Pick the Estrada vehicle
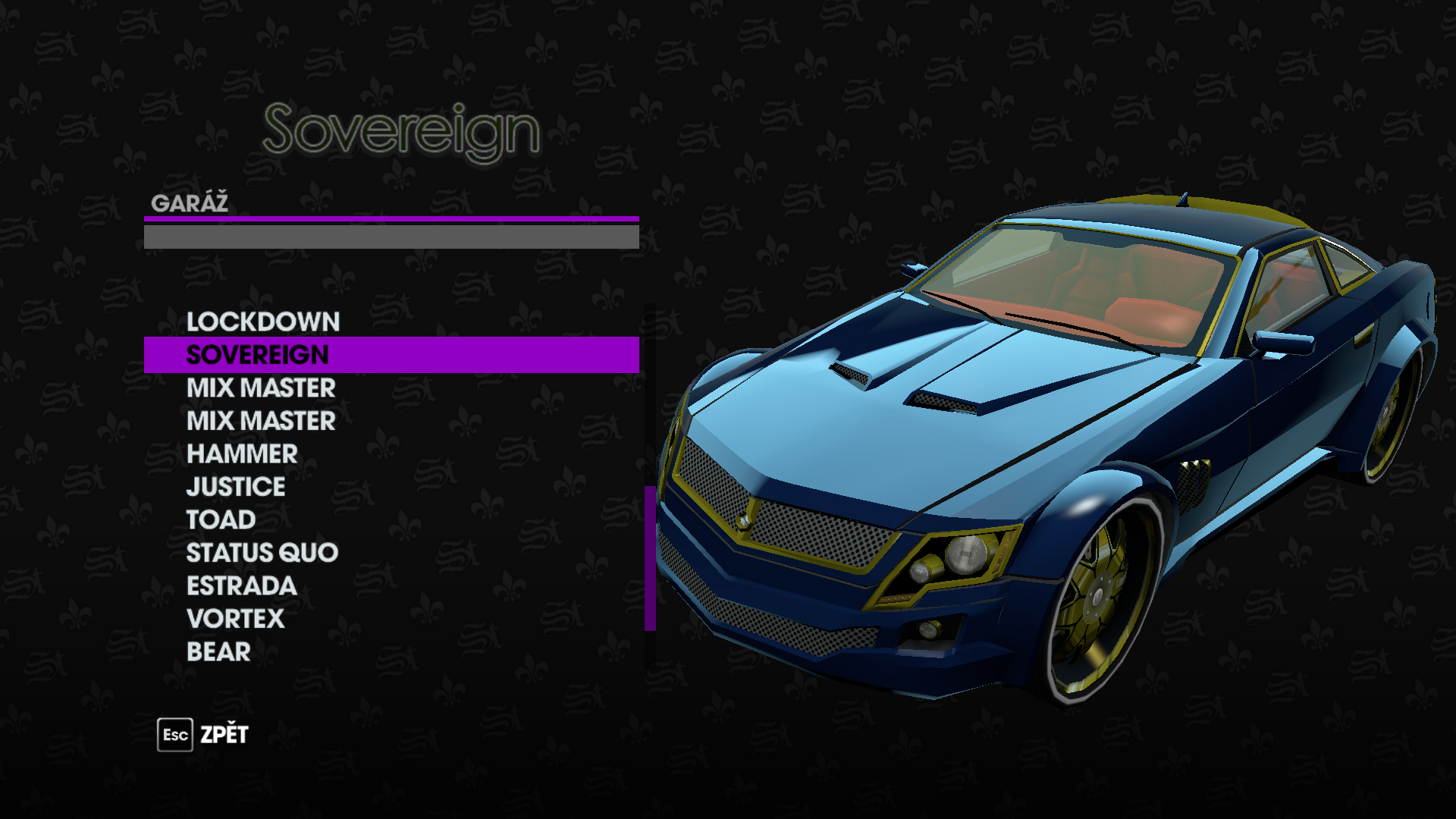 pos(241,585)
